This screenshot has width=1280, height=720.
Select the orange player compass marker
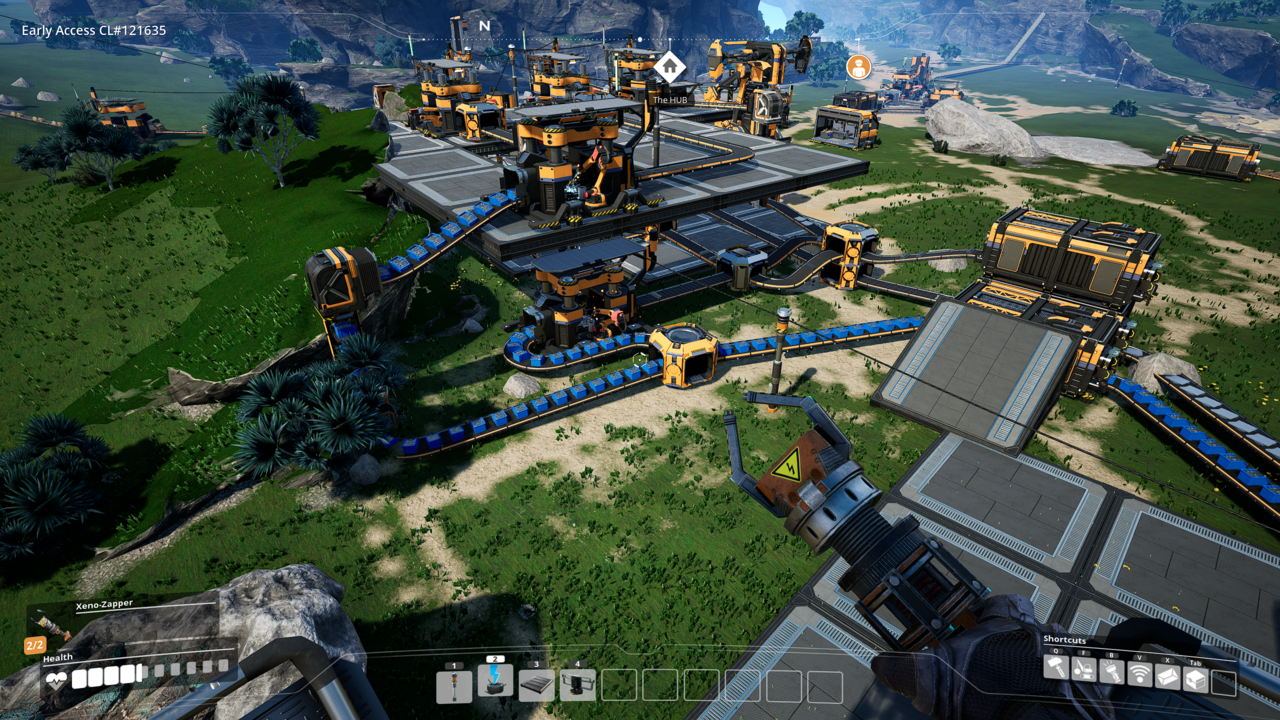(858, 67)
